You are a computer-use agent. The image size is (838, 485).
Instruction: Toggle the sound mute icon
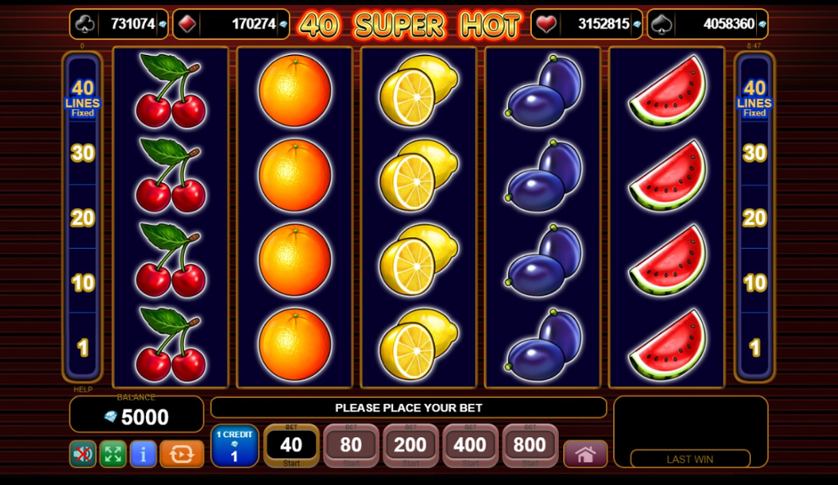coord(83,454)
